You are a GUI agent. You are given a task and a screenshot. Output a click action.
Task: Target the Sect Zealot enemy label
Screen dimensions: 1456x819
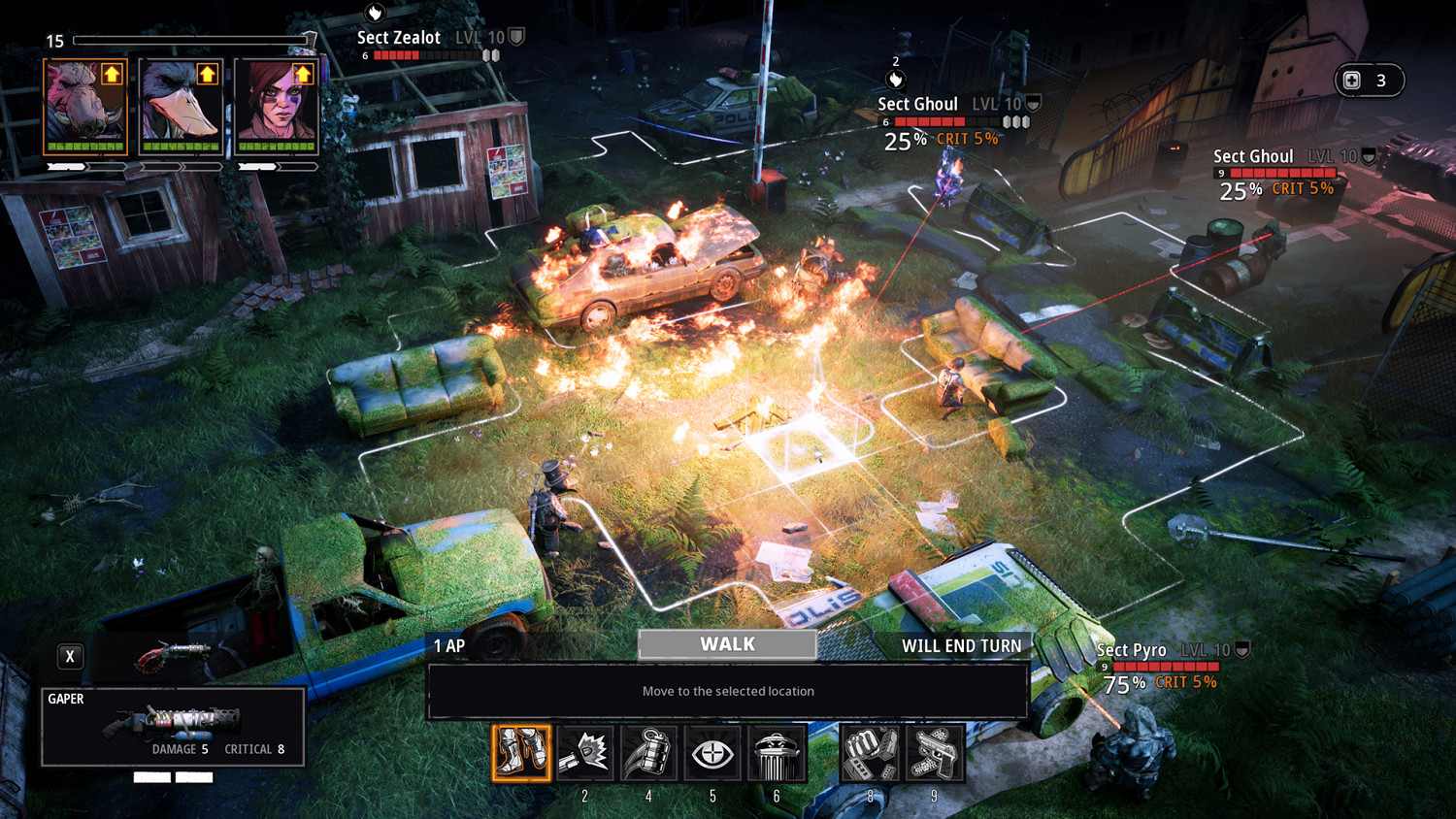click(398, 38)
